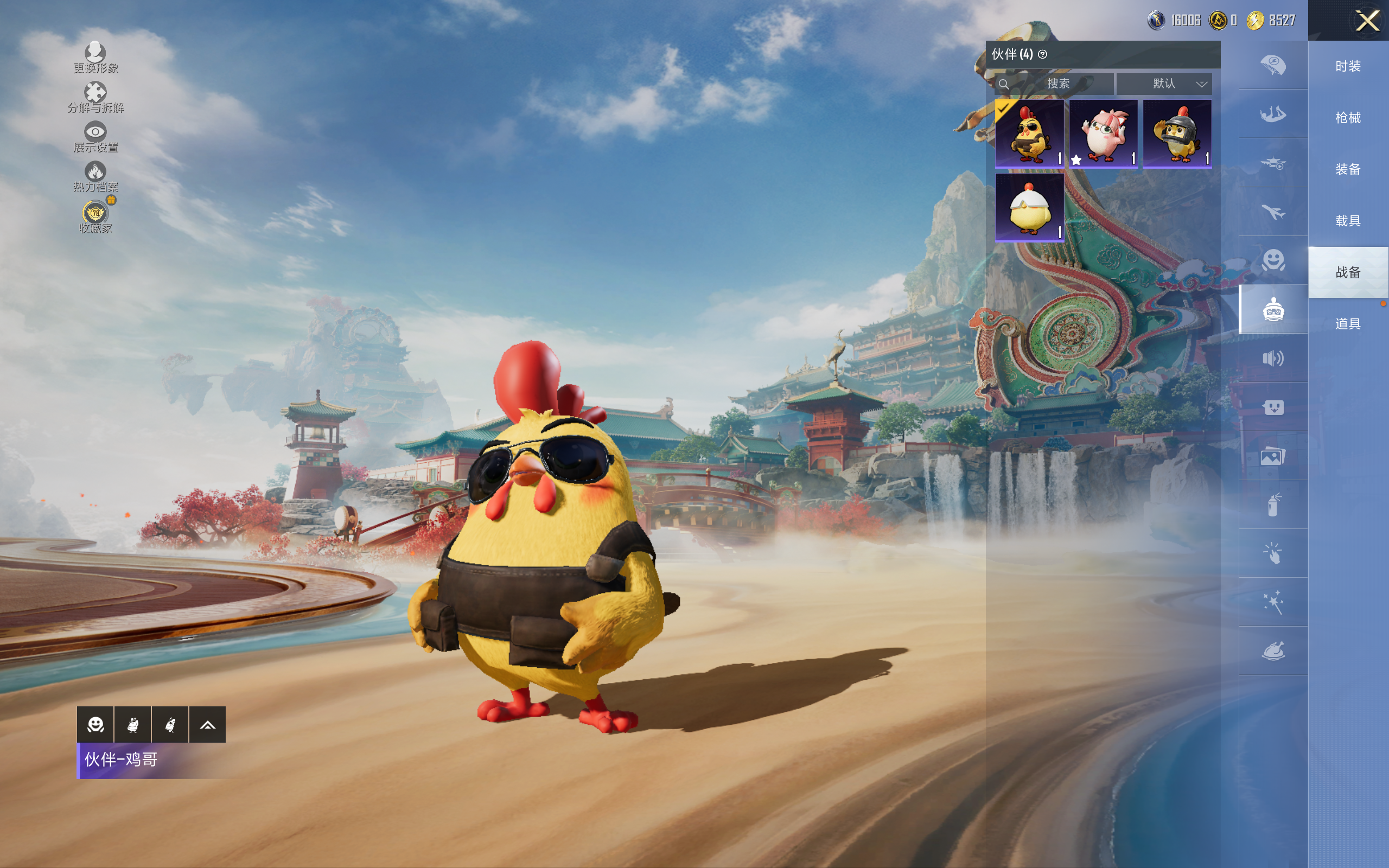
Task: Select the plain white-capped chick companion
Action: pyautogui.click(x=1029, y=208)
